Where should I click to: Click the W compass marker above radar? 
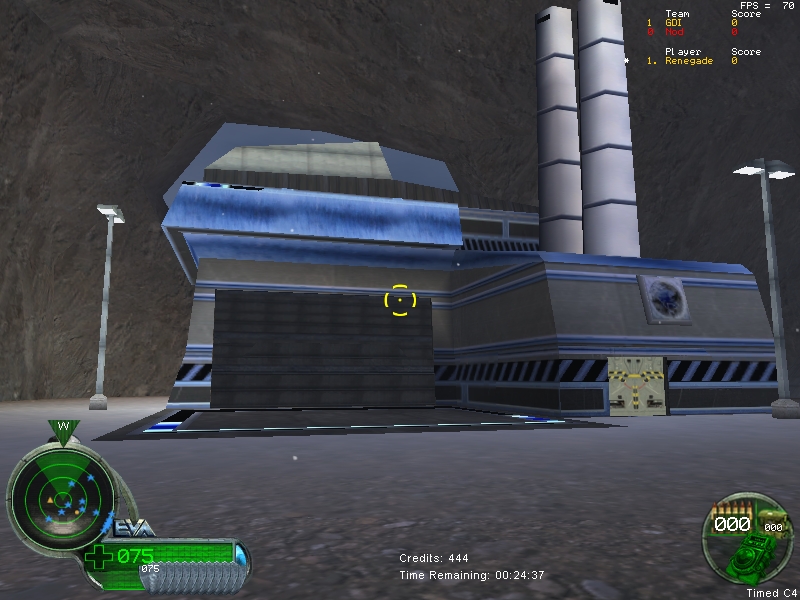click(x=63, y=429)
